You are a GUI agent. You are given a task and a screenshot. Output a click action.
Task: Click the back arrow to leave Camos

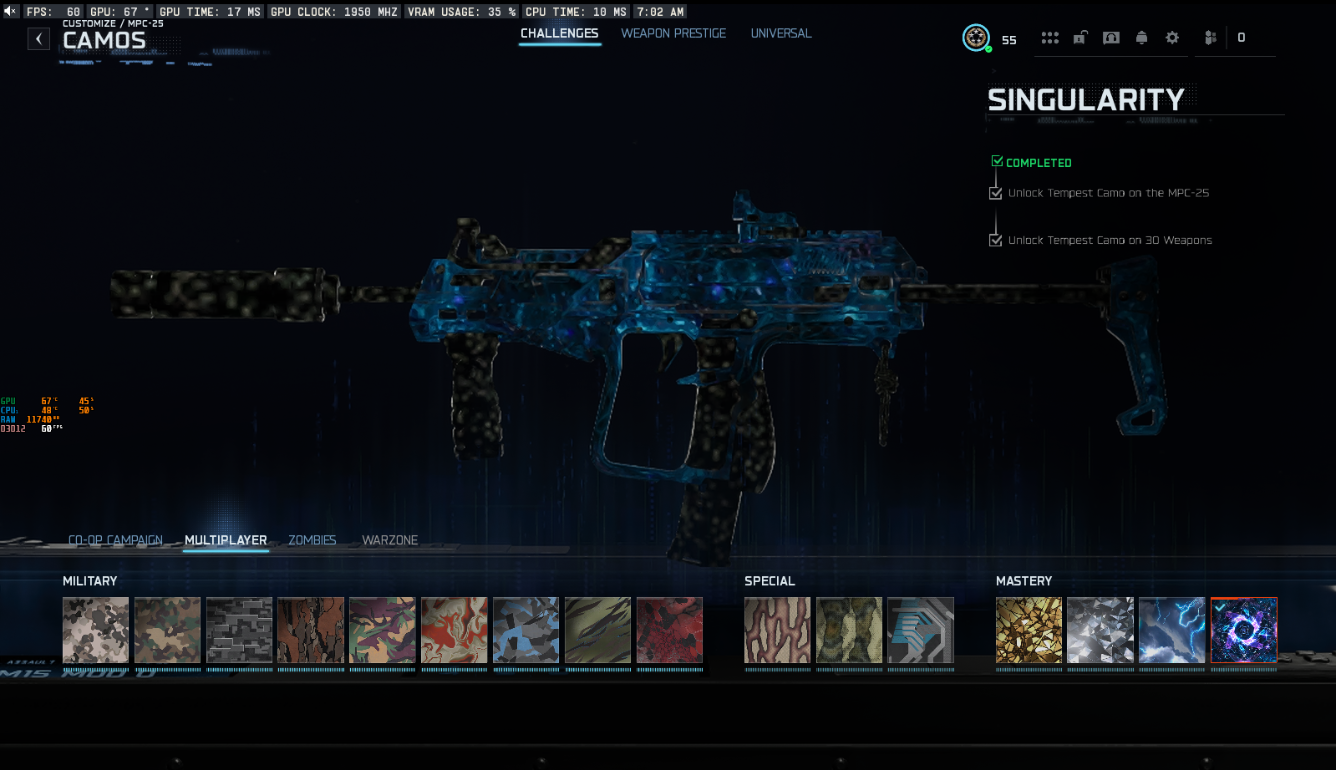[x=39, y=37]
